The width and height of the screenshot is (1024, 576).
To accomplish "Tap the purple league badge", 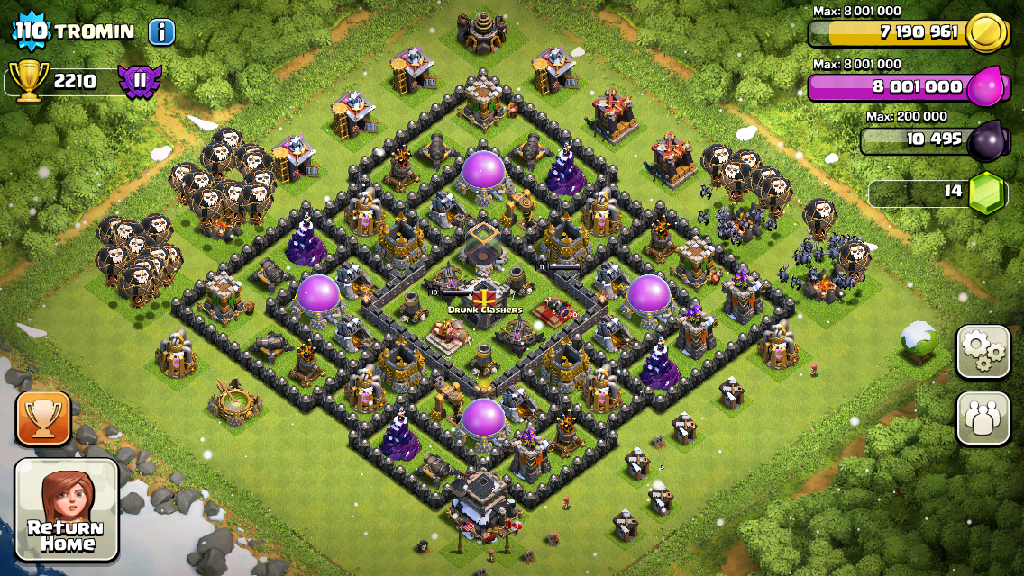I will (139, 80).
